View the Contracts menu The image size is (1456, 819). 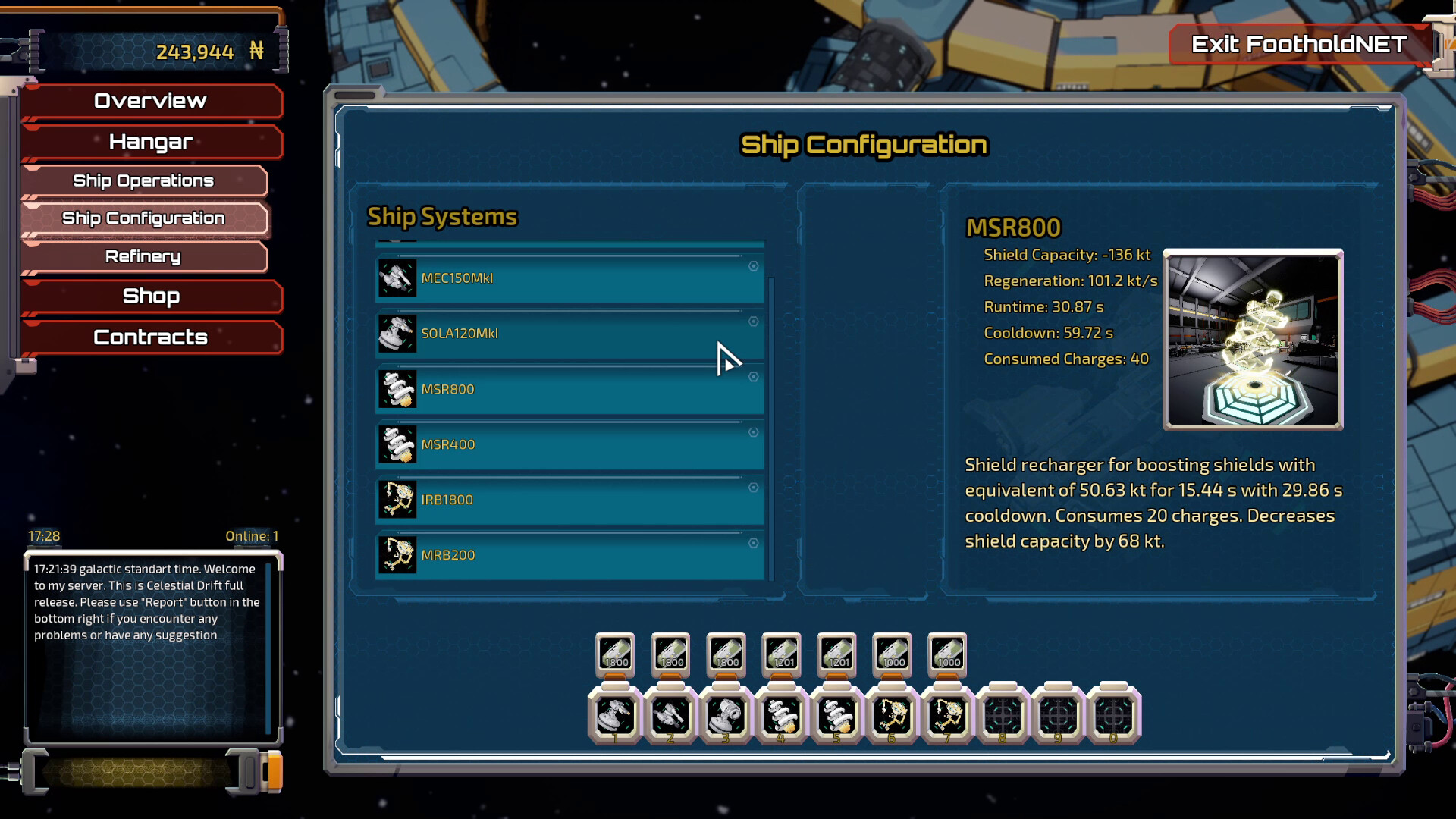point(150,337)
